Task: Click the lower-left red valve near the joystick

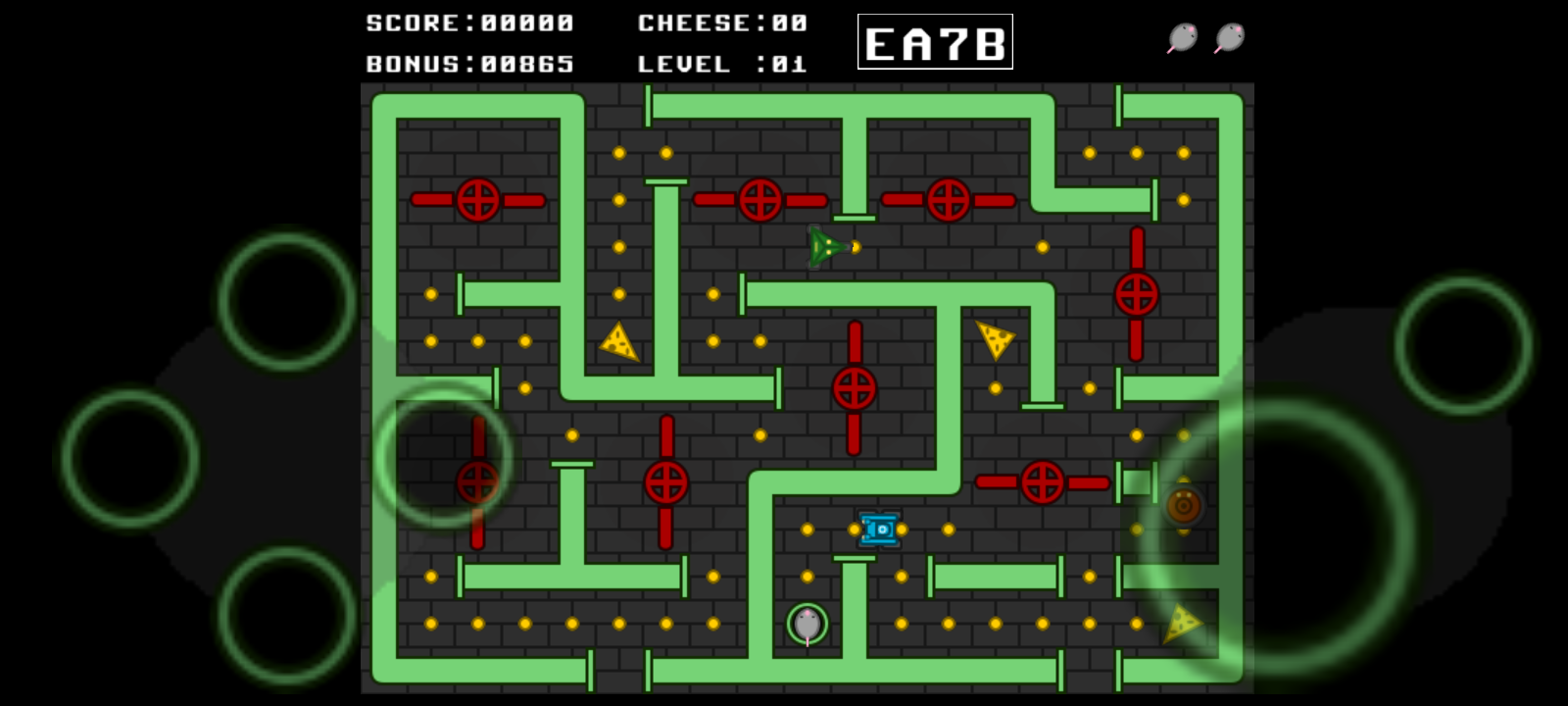Action: [x=477, y=480]
